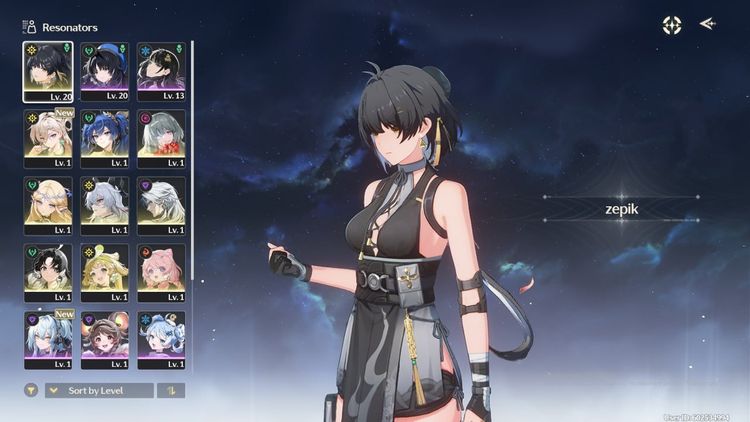Choose the new light-blue-haired resonator in bottom row
The height and width of the screenshot is (422, 750).
(48, 339)
